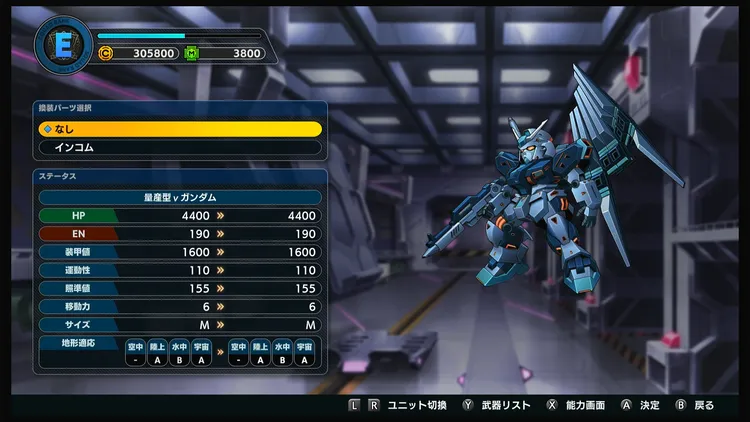Select the なし equipment option

(180, 129)
